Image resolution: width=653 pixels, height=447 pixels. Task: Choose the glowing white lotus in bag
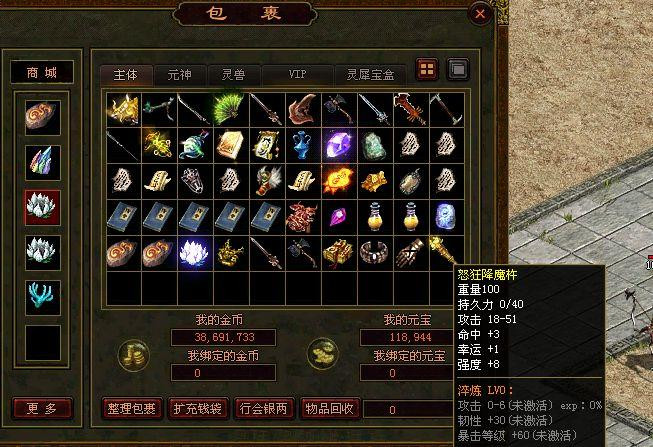click(x=191, y=253)
